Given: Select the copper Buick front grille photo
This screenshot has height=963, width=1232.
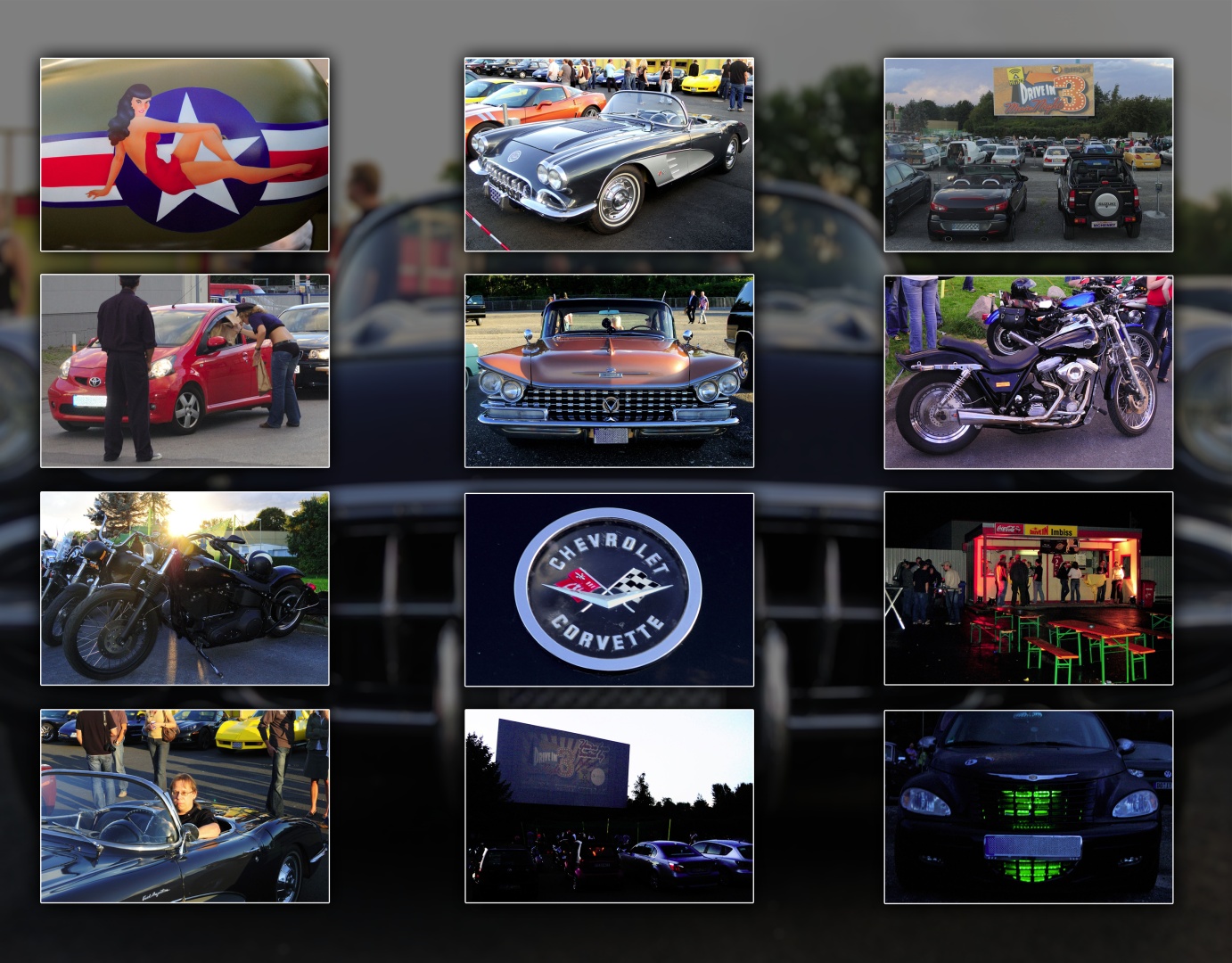Looking at the screenshot, I should tap(609, 371).
